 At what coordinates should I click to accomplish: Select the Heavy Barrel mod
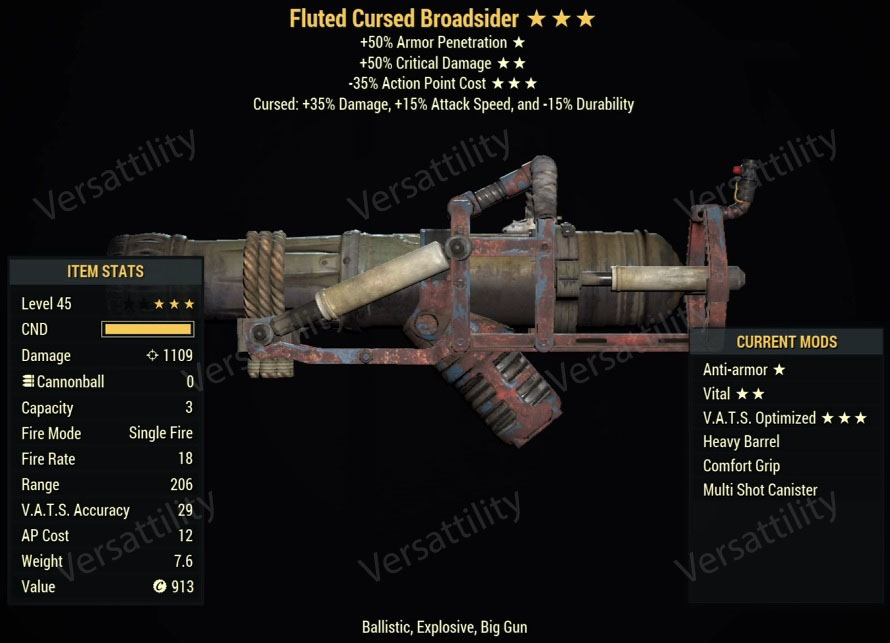pyautogui.click(x=741, y=442)
